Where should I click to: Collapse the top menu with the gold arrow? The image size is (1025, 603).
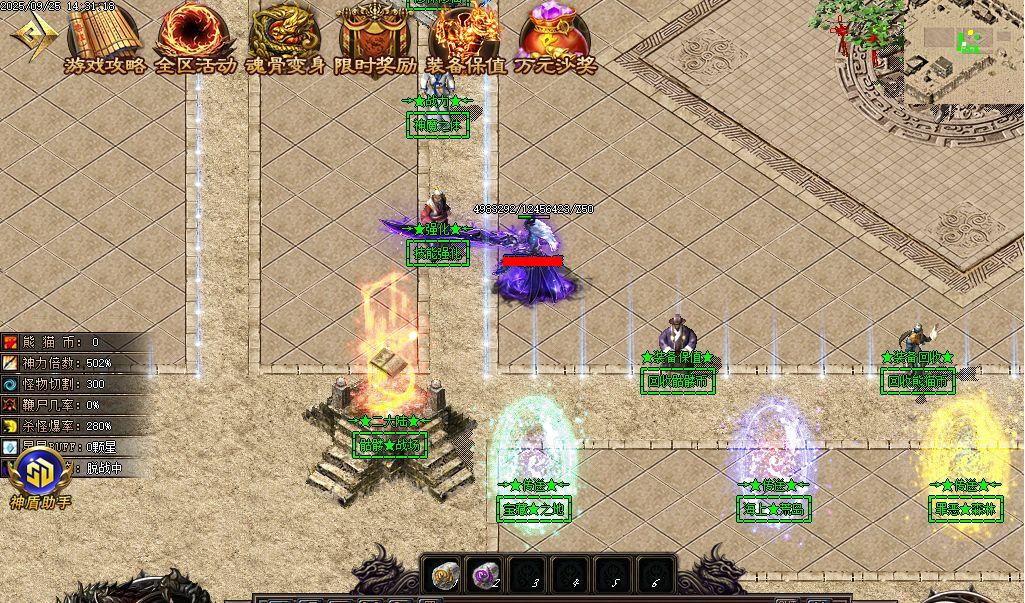pyautogui.click(x=33, y=37)
